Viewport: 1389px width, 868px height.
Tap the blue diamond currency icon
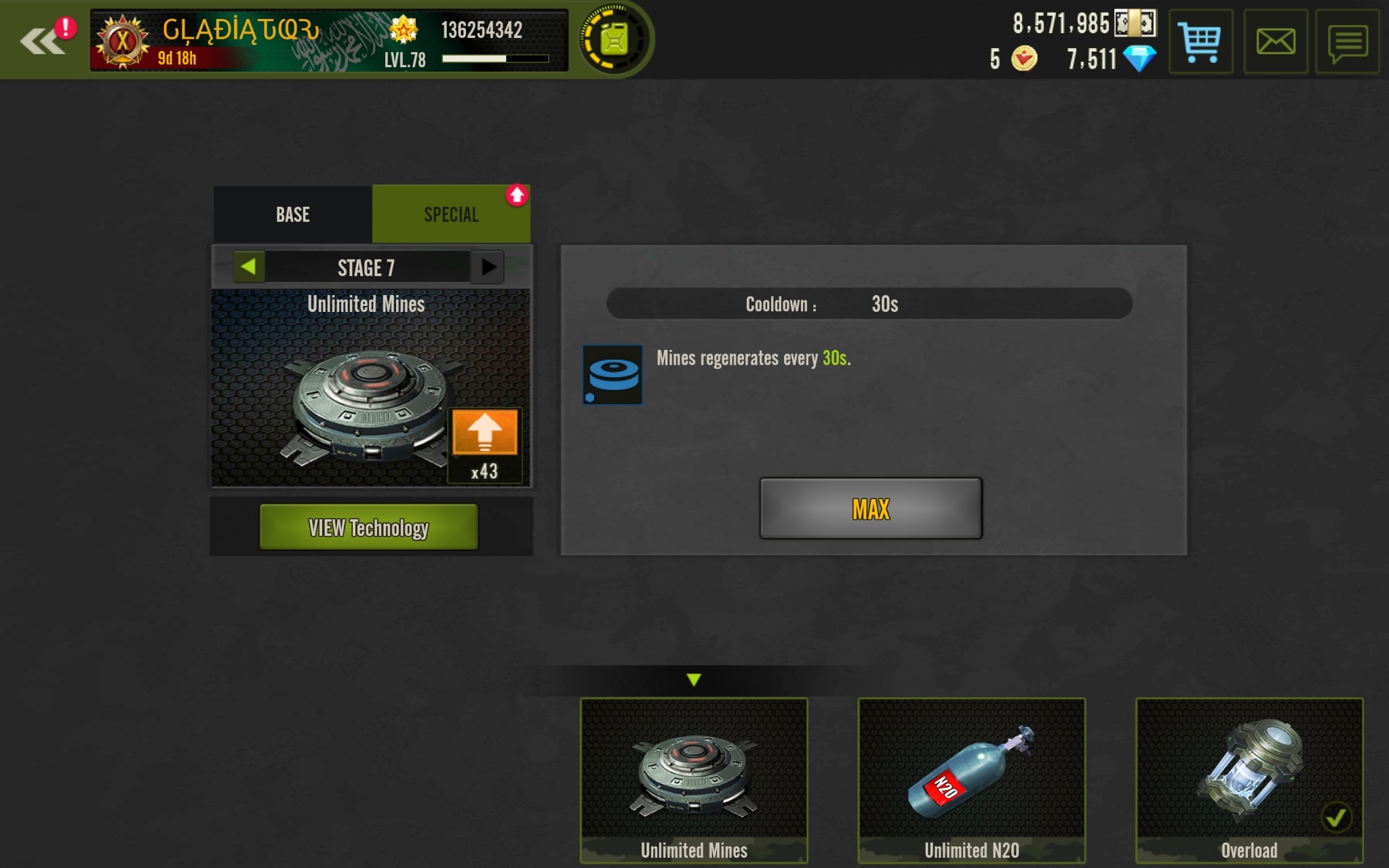pyautogui.click(x=1139, y=58)
